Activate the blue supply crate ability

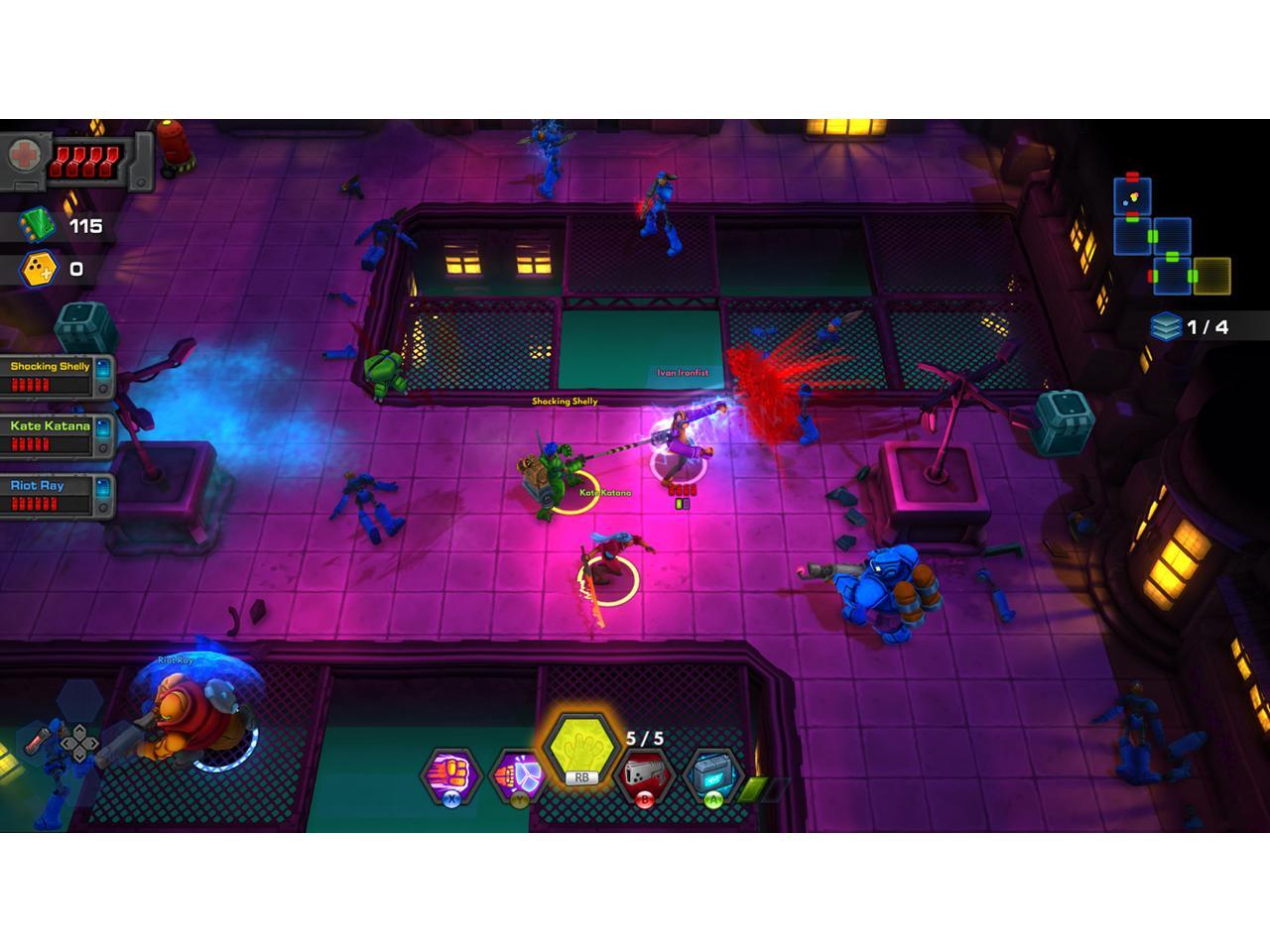coord(712,773)
